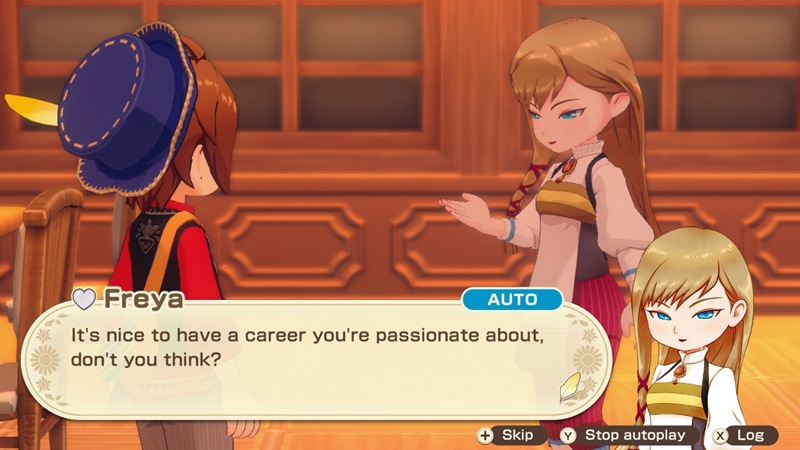Screen dimensions: 800x450
Task: Toggle the AUTO indicator badge
Action: 511,299
